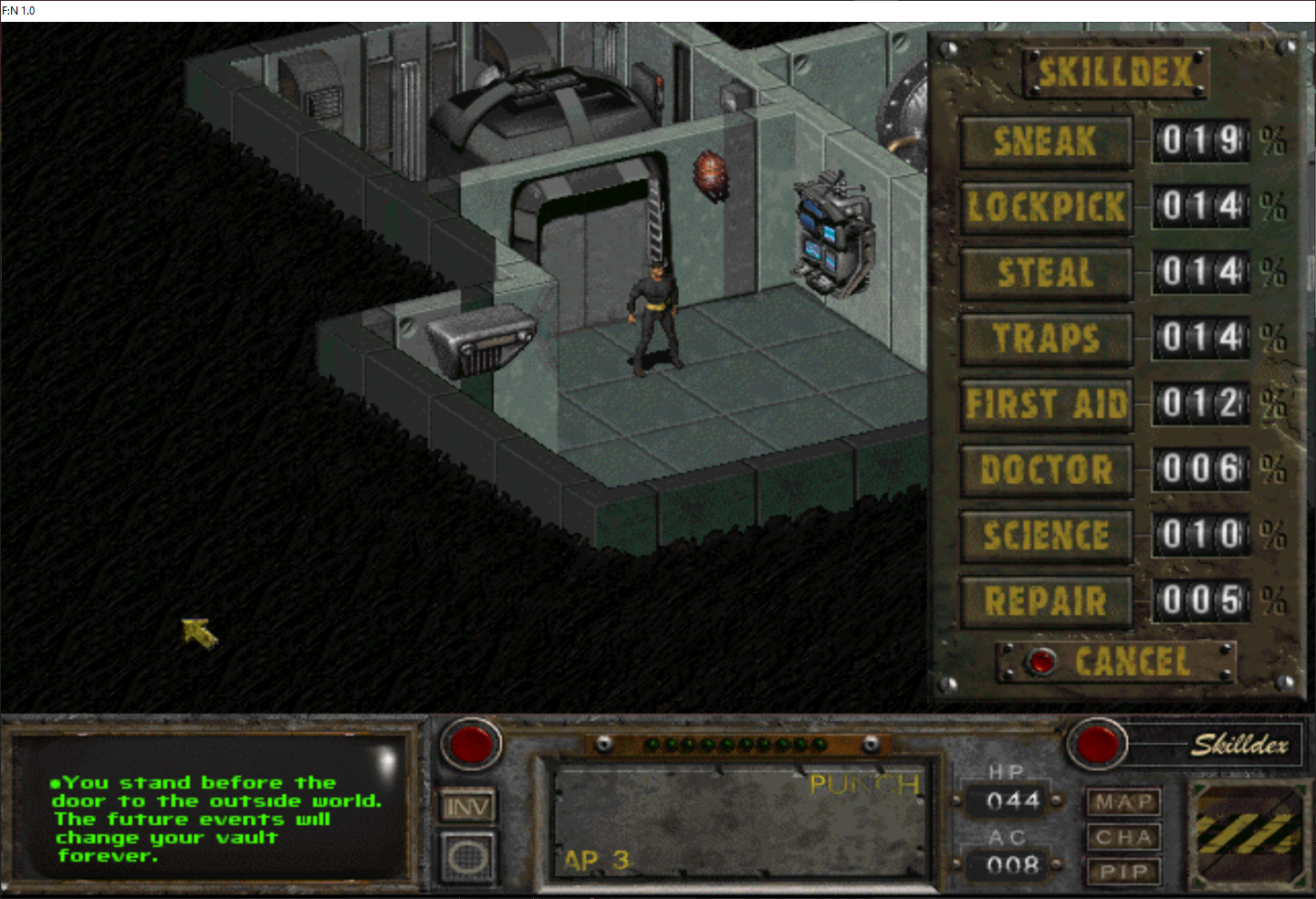Activate the Repair skill
Viewport: 1316px width, 899px height.
1046,601
